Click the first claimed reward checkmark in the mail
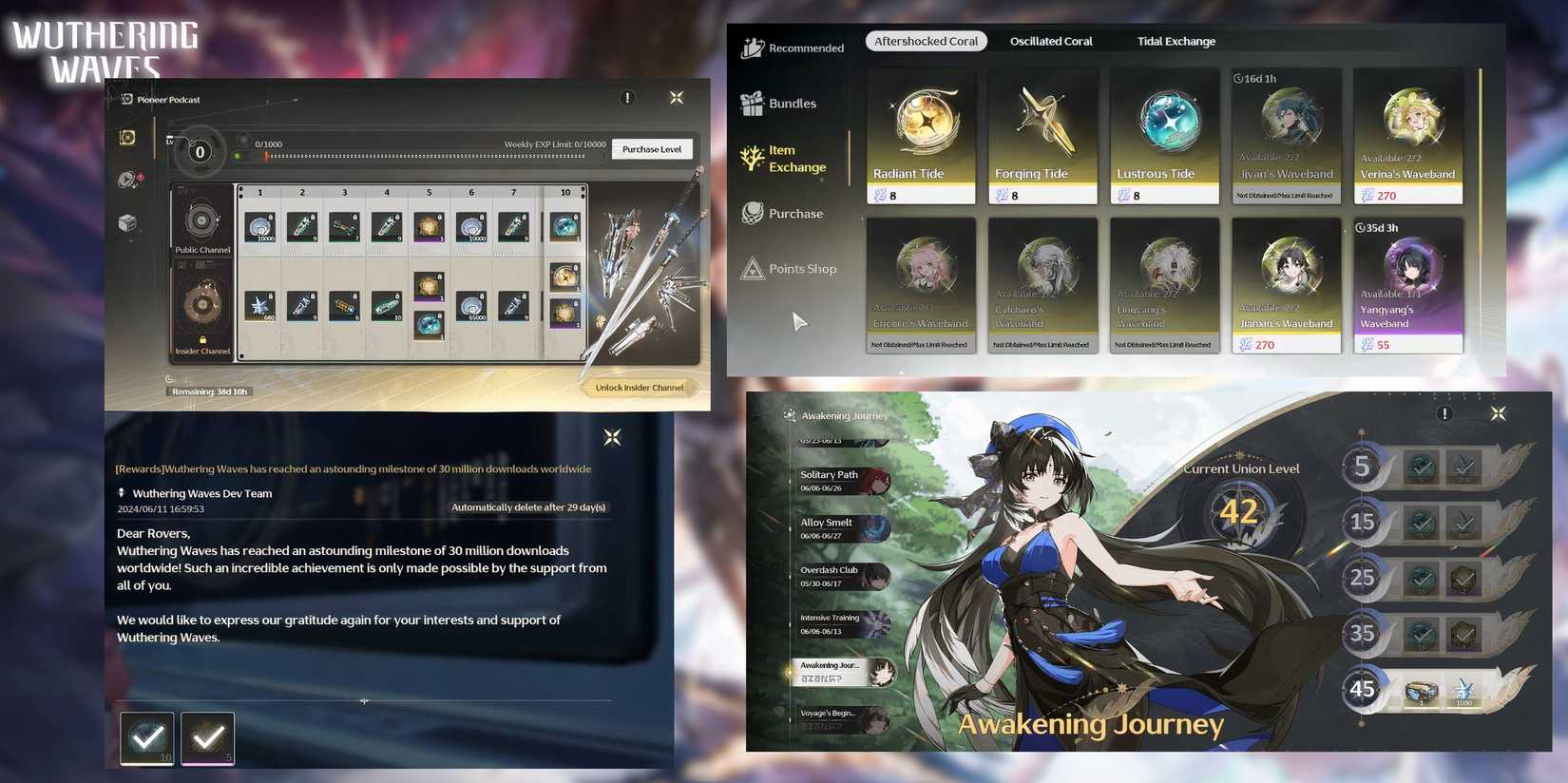 (x=145, y=736)
